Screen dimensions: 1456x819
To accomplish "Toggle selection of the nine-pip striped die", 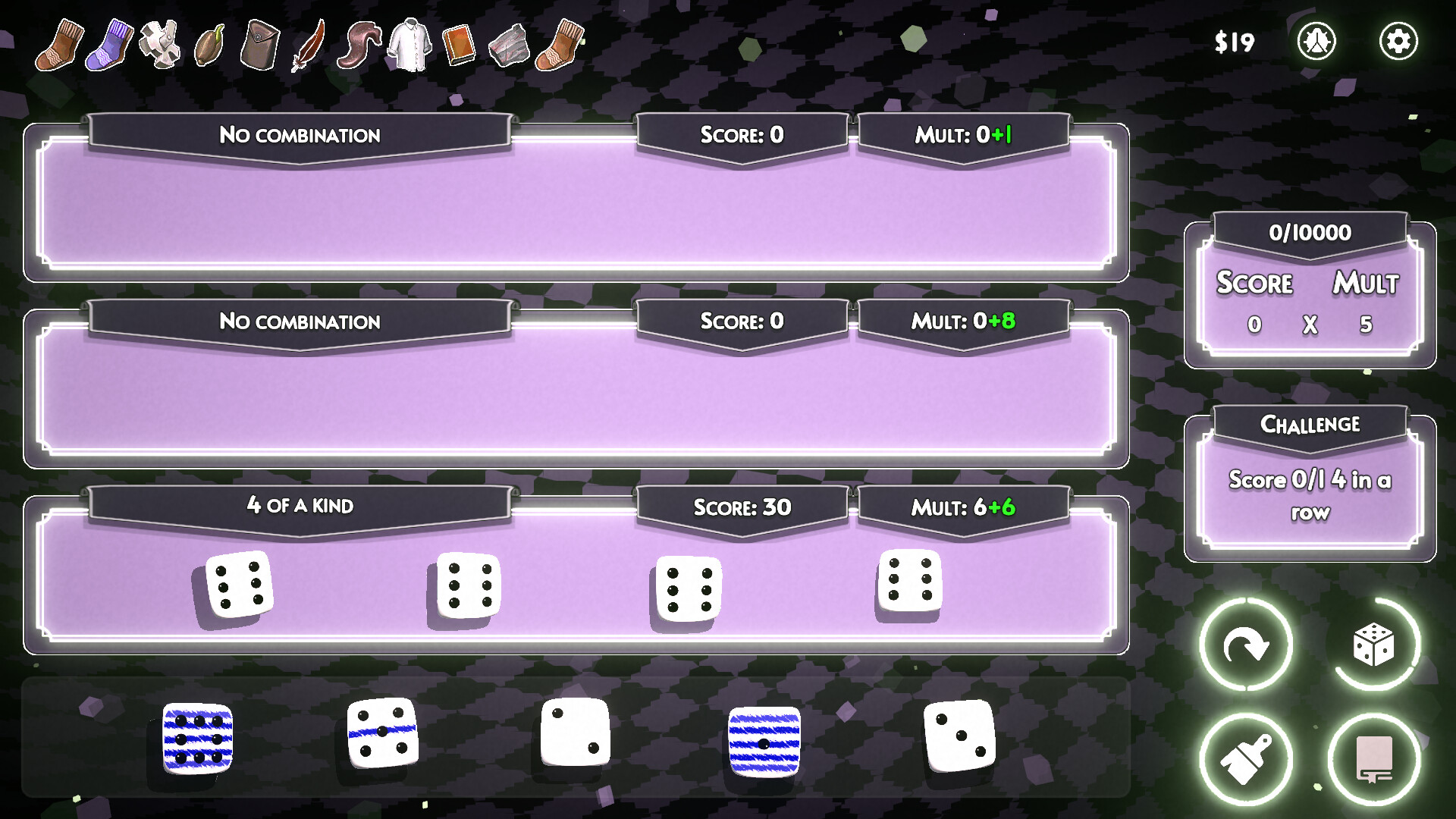I will tap(199, 739).
